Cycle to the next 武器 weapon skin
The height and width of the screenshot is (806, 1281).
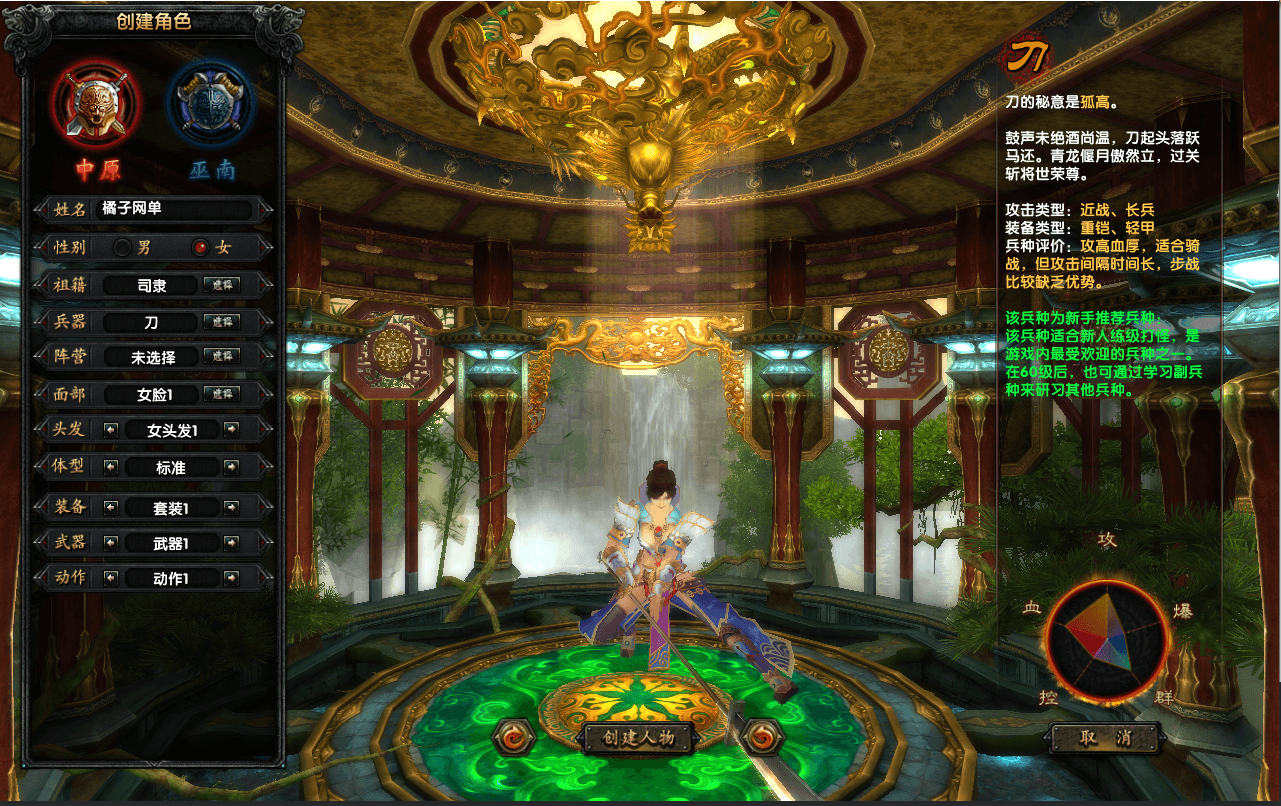[231, 543]
